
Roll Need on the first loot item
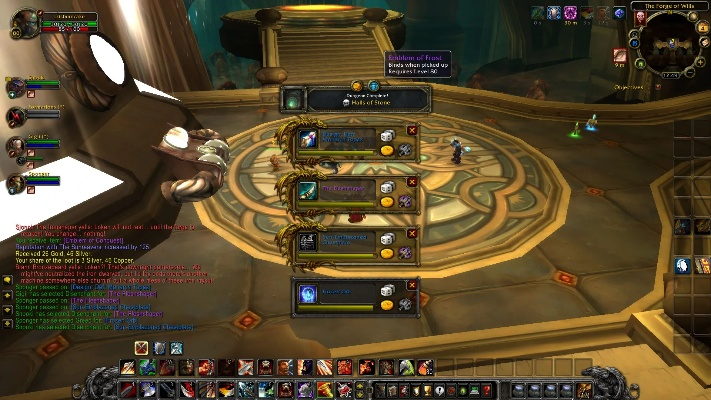(387, 134)
